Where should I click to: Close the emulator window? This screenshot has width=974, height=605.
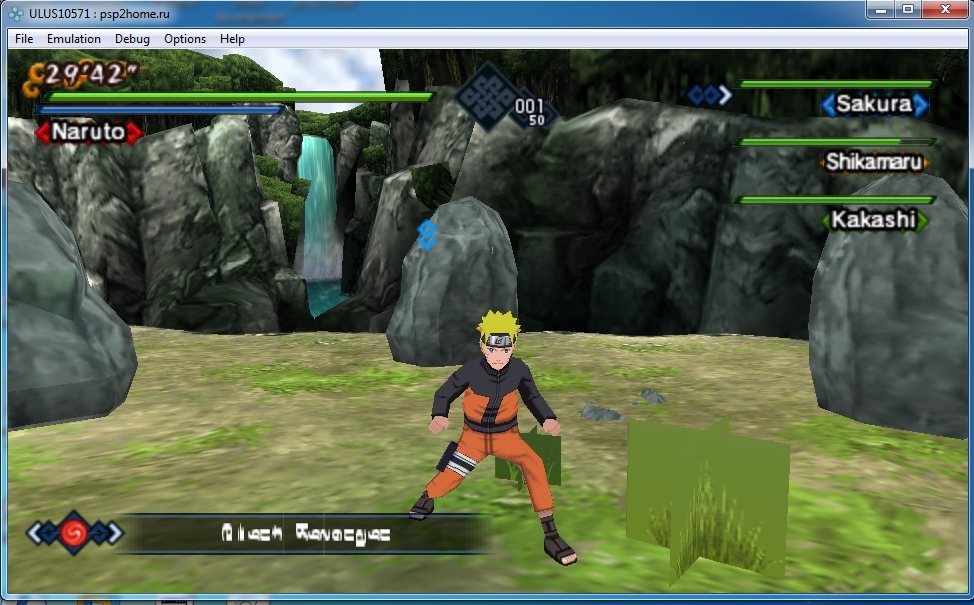(x=944, y=10)
